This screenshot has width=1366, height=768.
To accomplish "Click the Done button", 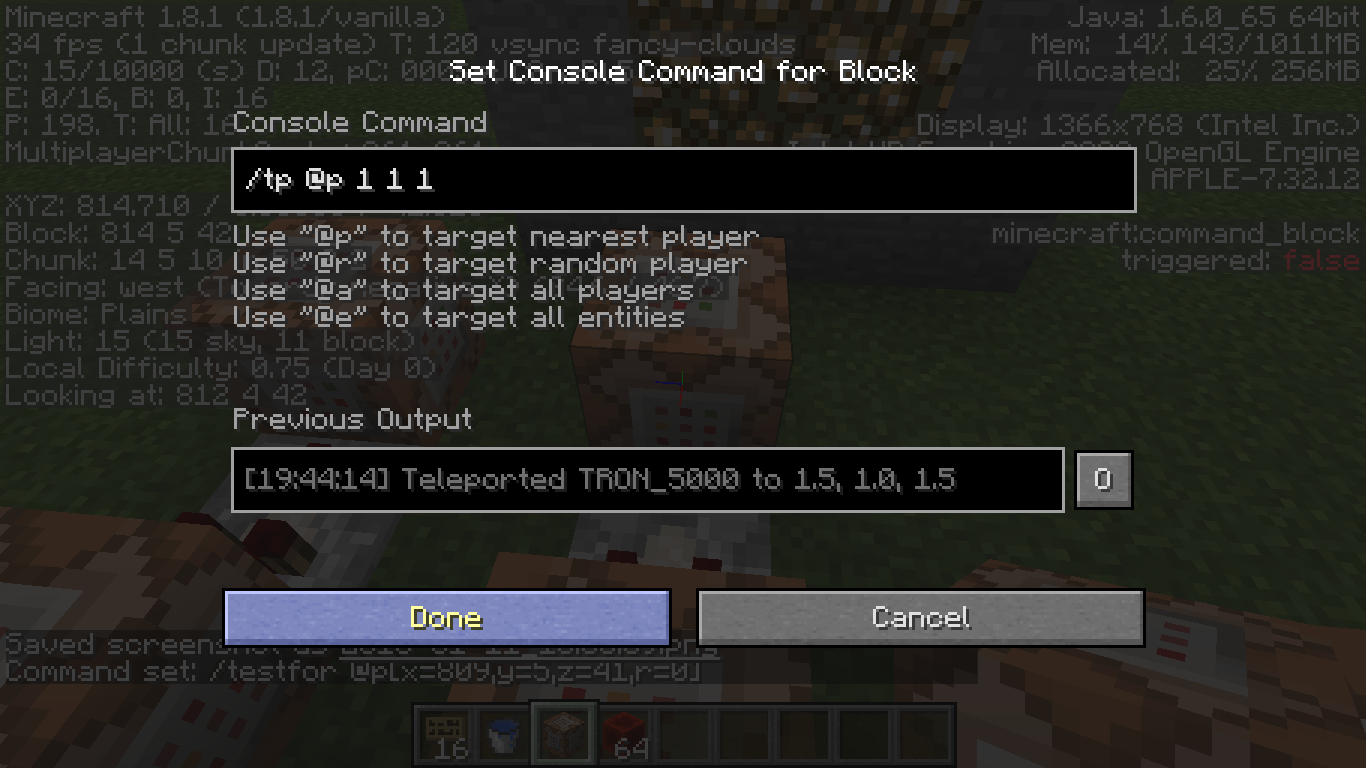I will (446, 617).
